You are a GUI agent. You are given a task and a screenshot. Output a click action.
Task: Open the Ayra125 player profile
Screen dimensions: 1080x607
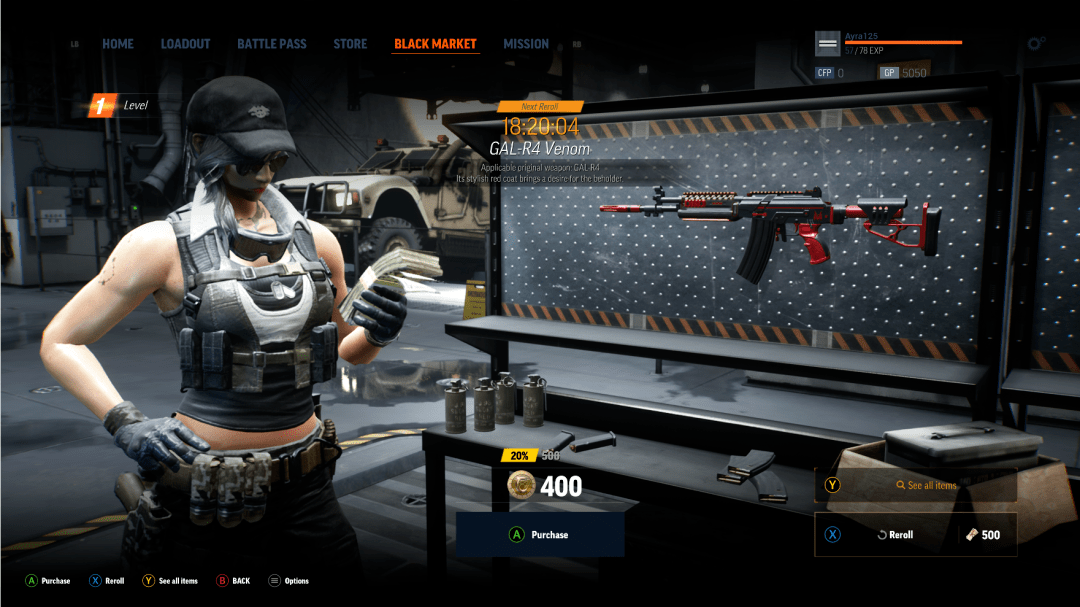(828, 44)
